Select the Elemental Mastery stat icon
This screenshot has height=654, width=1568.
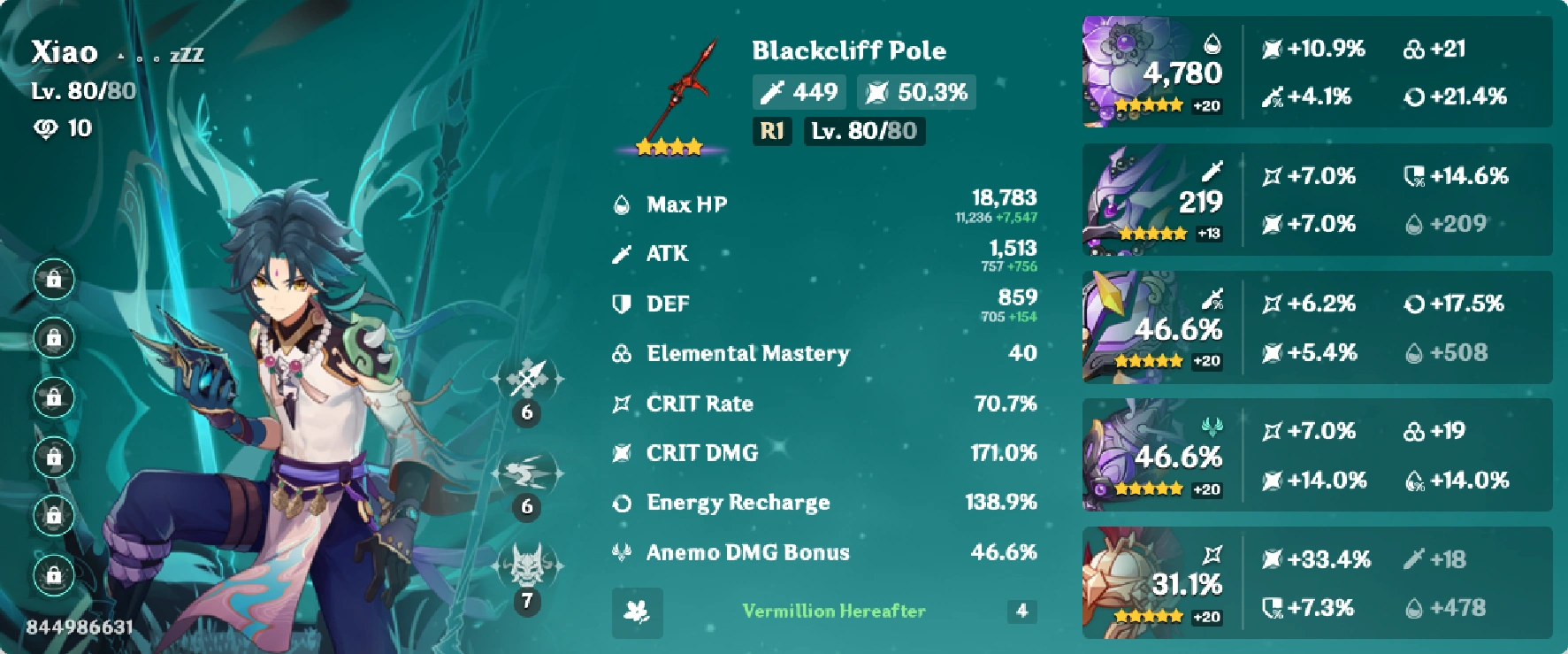click(621, 353)
